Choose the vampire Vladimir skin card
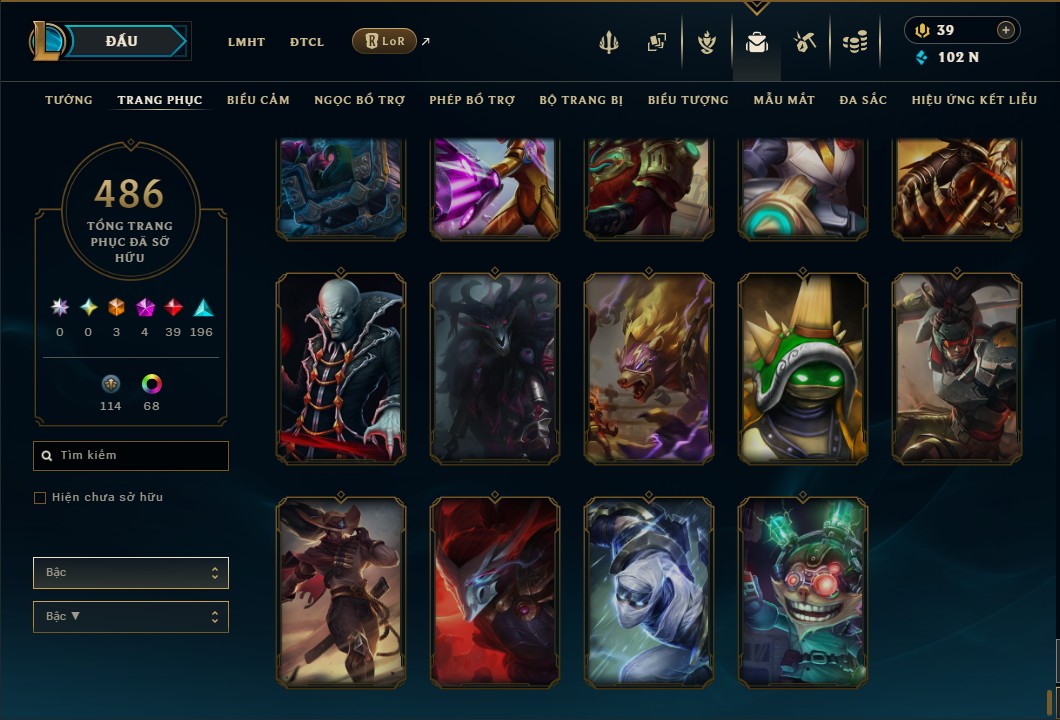The image size is (1060, 720). [x=341, y=369]
